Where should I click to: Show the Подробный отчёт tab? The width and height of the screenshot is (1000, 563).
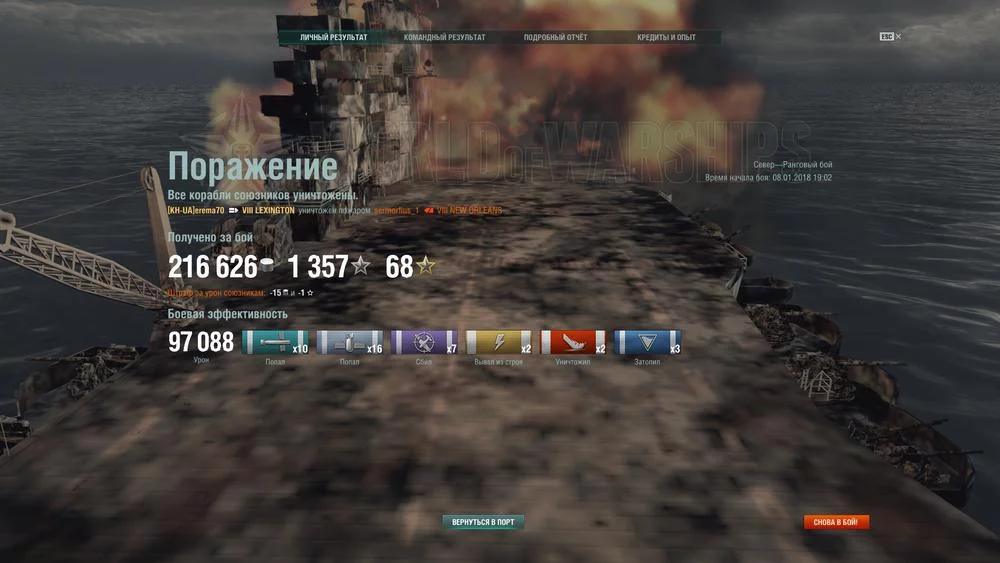[x=555, y=37]
